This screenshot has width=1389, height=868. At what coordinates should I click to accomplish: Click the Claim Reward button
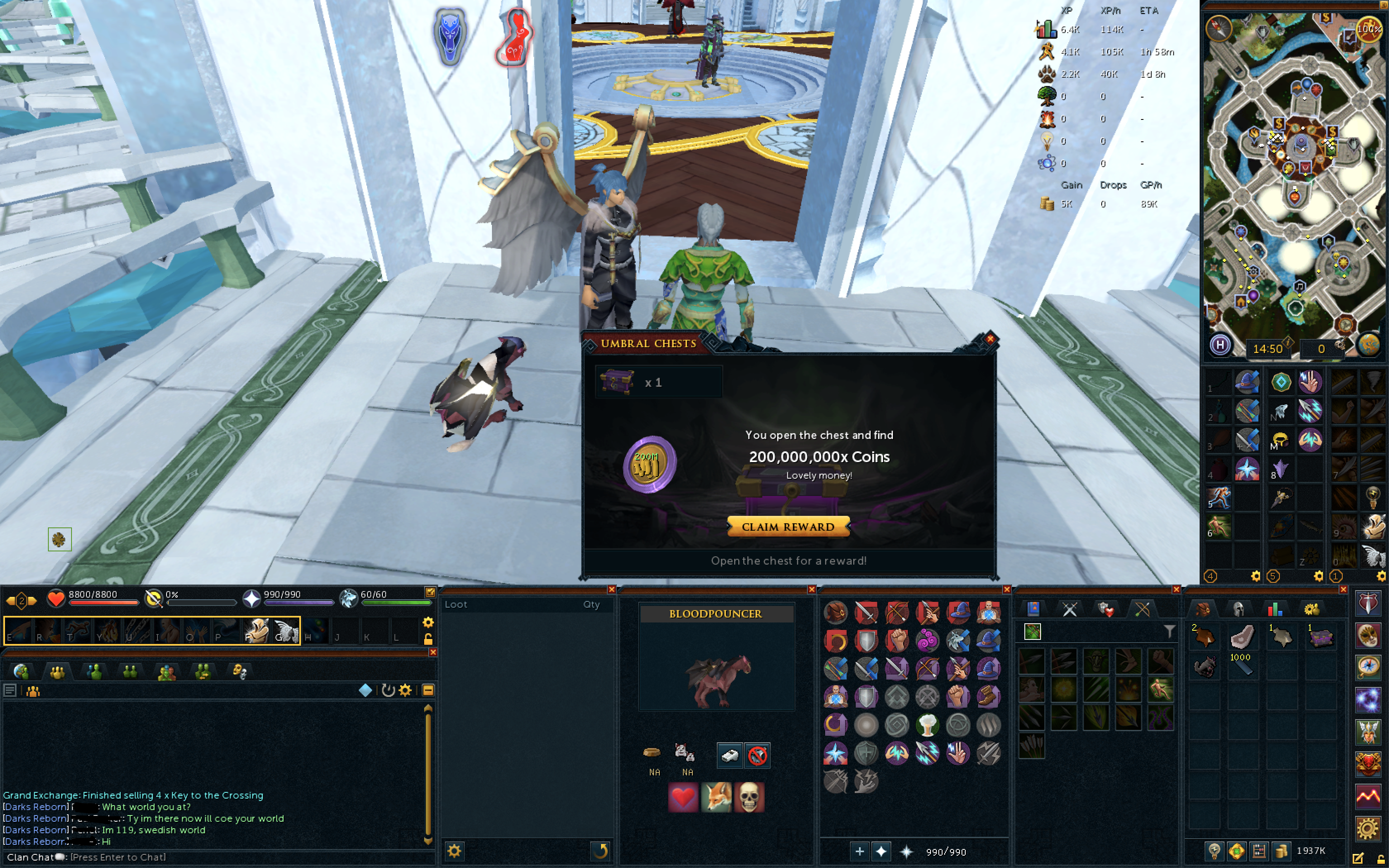[789, 527]
